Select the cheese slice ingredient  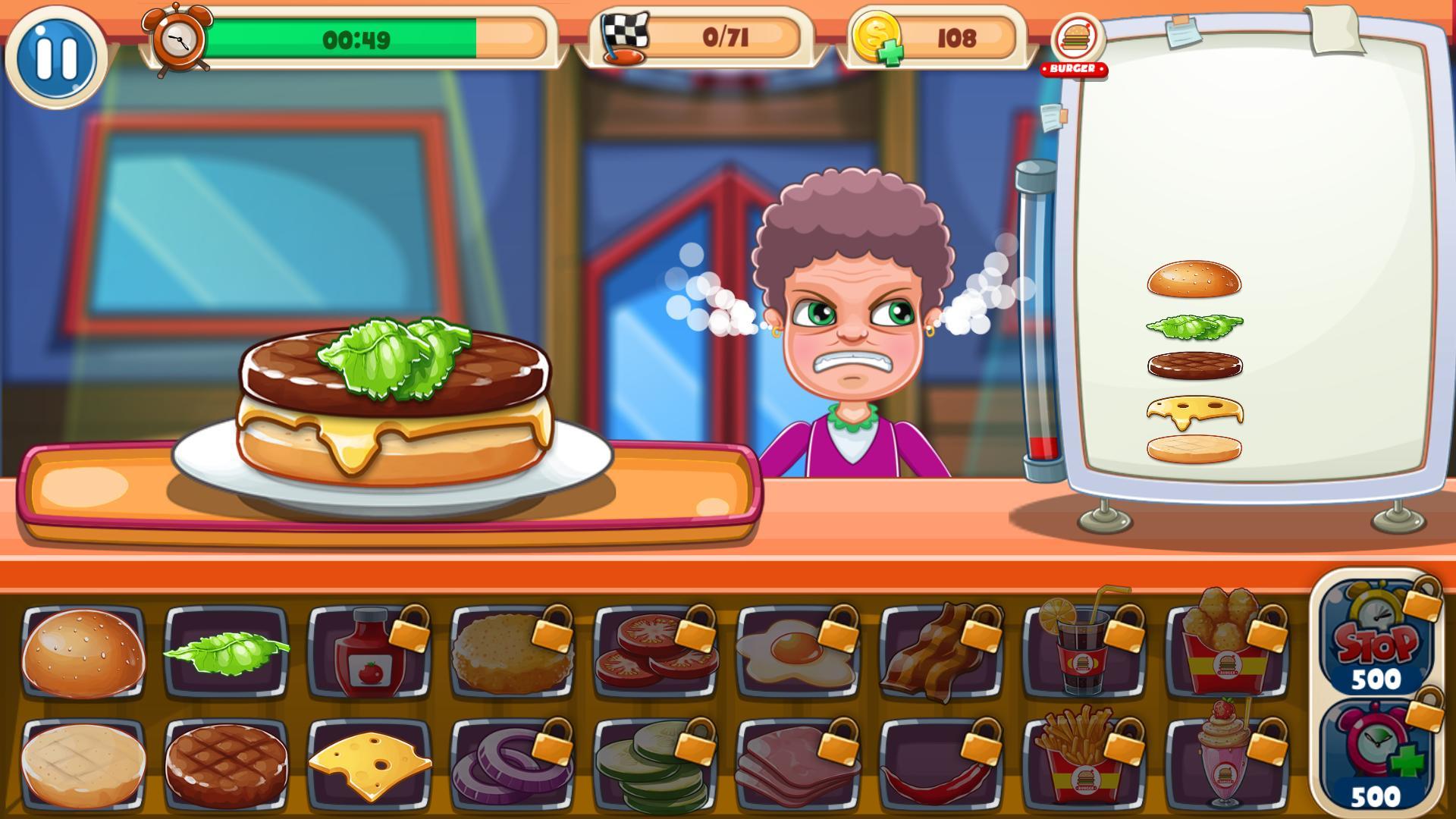372,762
